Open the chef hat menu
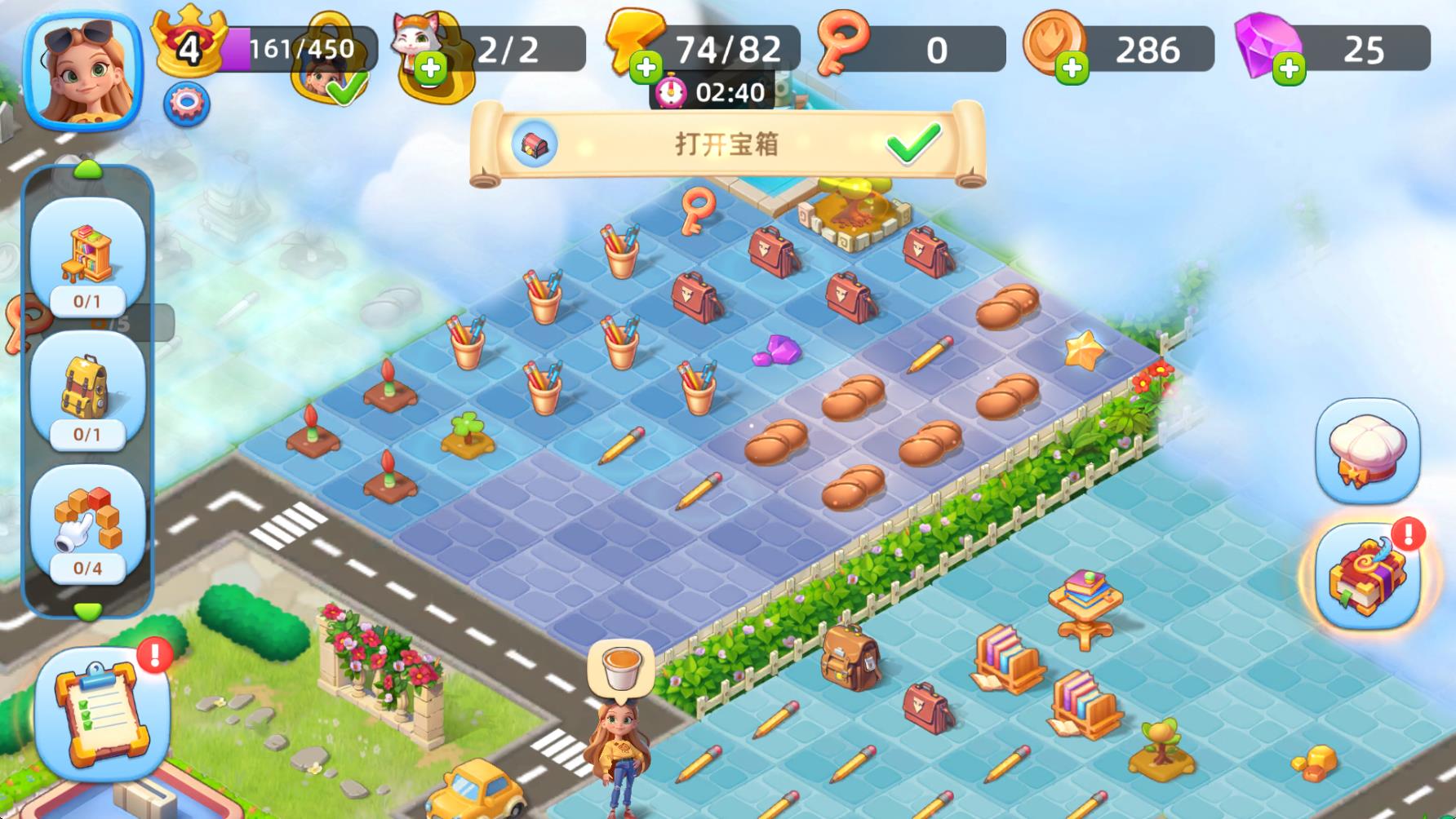The height and width of the screenshot is (819, 1456). tap(1367, 451)
